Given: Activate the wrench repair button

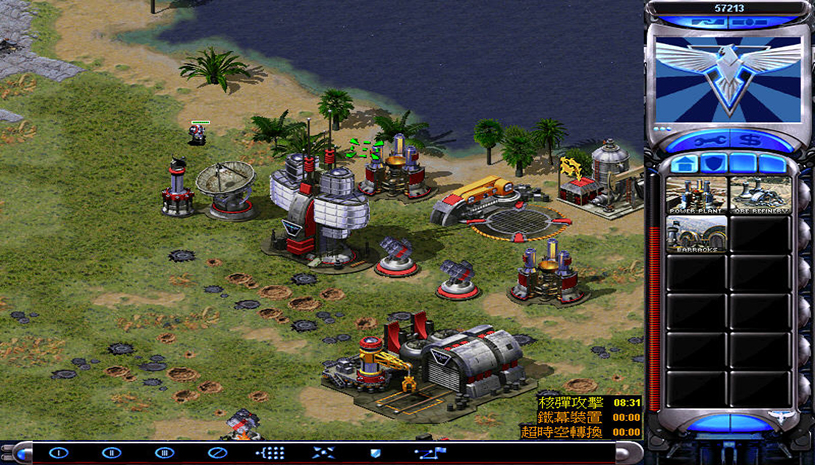Looking at the screenshot, I should pos(711,139).
